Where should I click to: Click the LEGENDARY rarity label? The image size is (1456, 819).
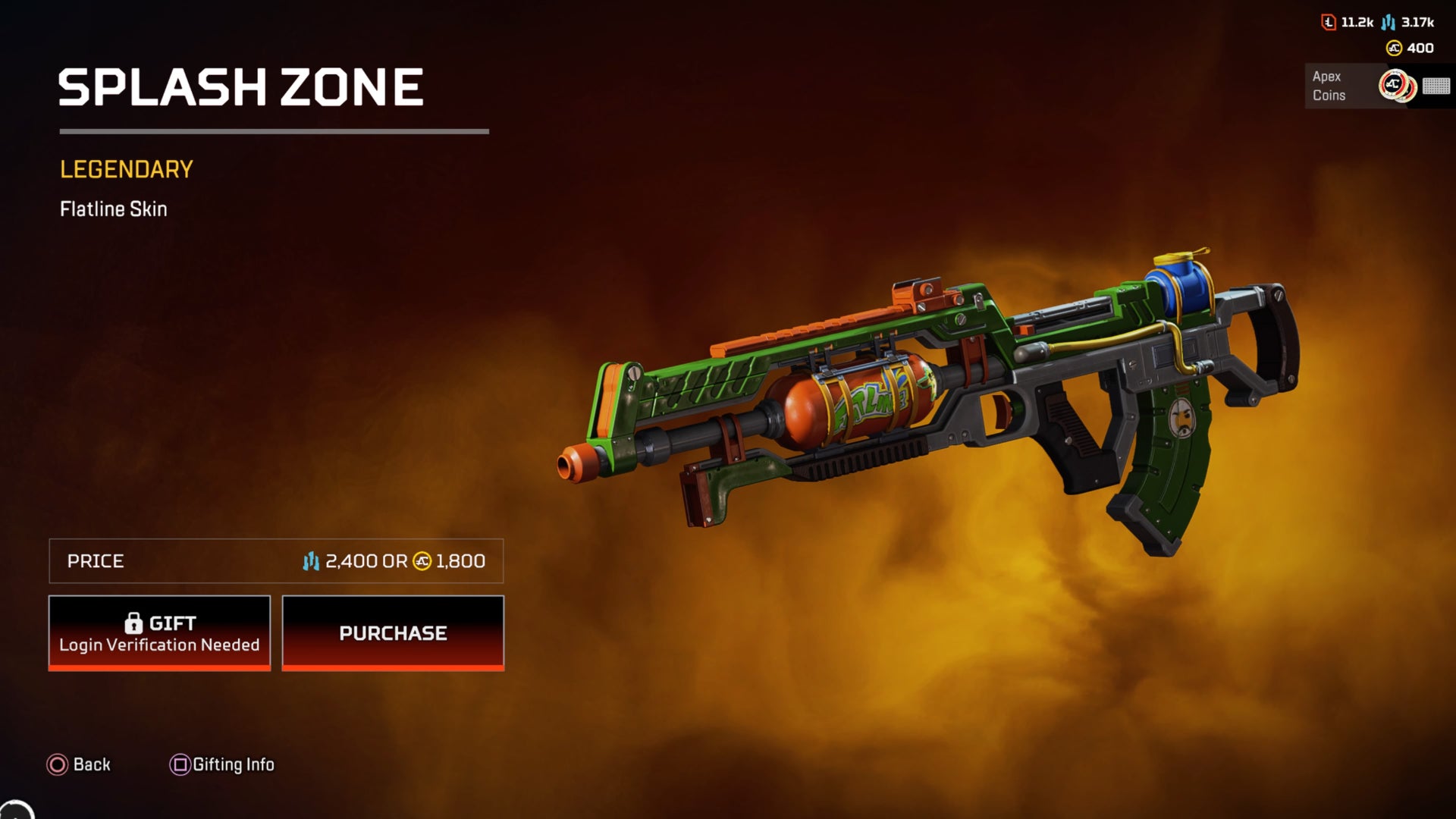click(126, 168)
